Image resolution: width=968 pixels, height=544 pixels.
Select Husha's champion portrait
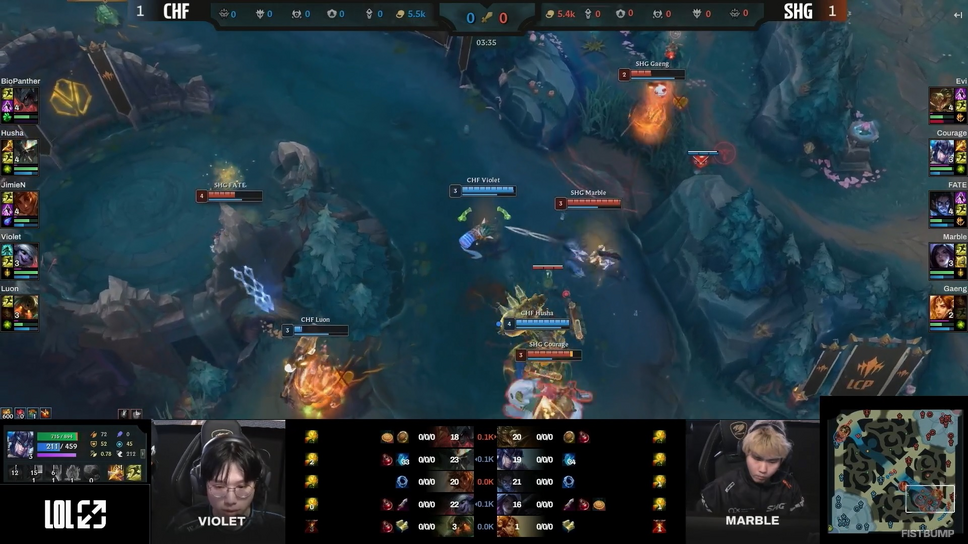point(26,152)
